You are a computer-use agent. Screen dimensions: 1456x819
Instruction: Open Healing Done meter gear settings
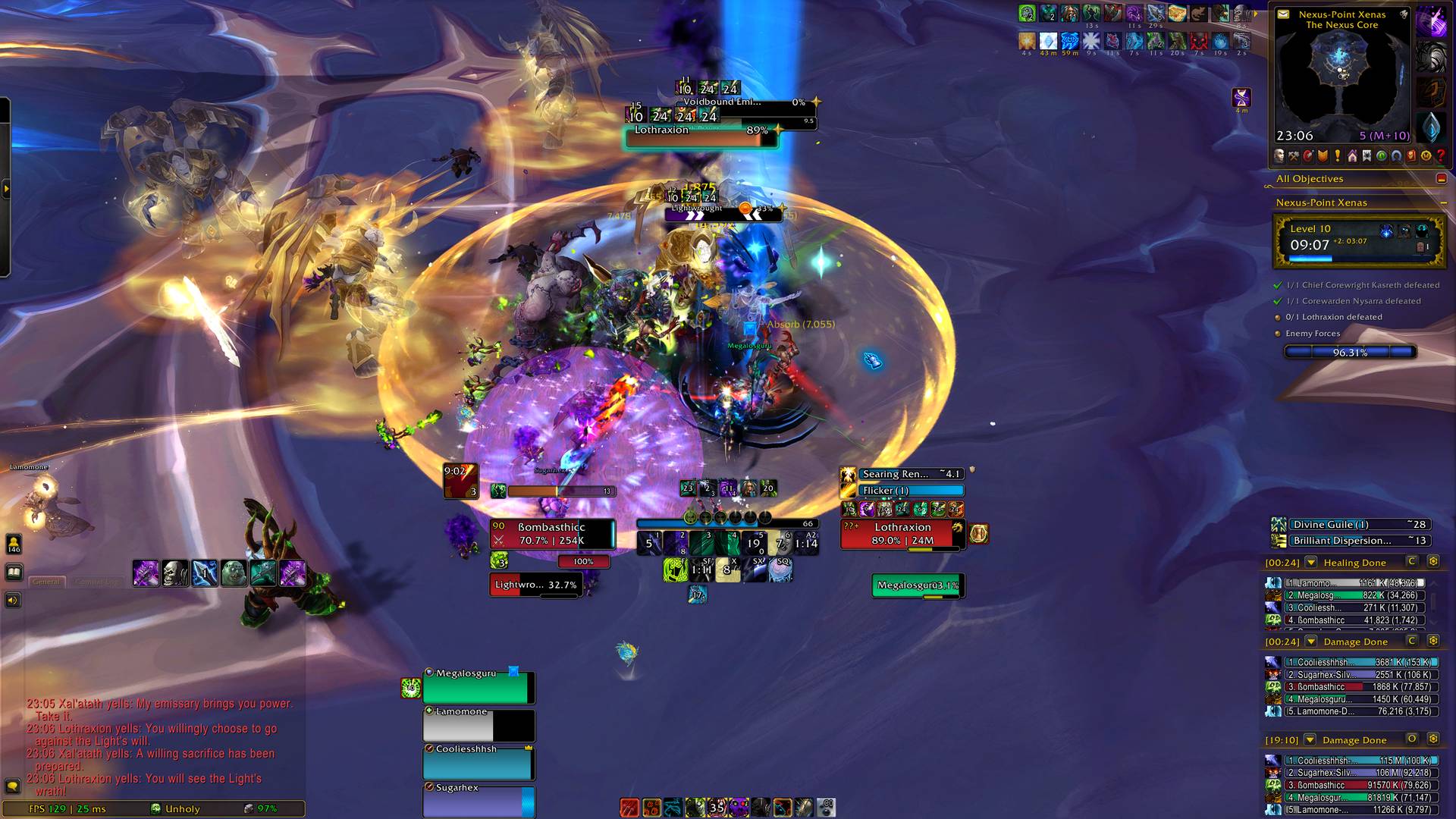[x=1433, y=562]
